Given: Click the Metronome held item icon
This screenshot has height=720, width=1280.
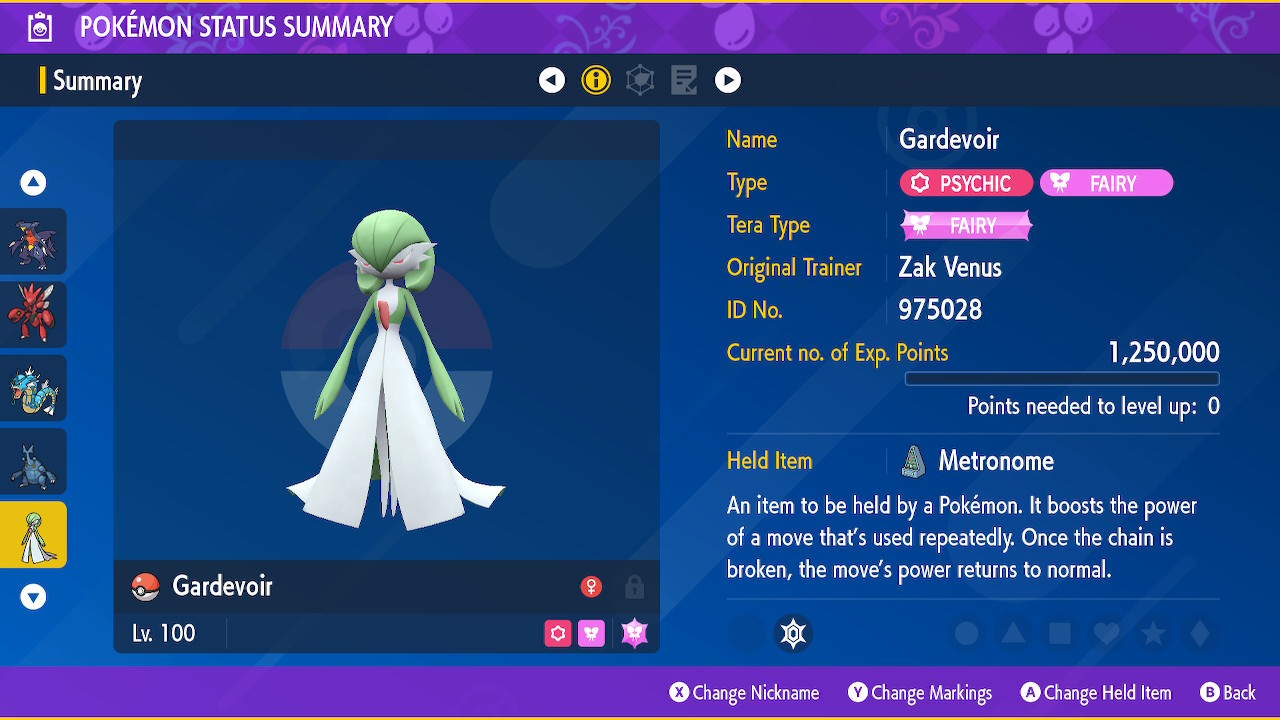Looking at the screenshot, I should [x=913, y=460].
